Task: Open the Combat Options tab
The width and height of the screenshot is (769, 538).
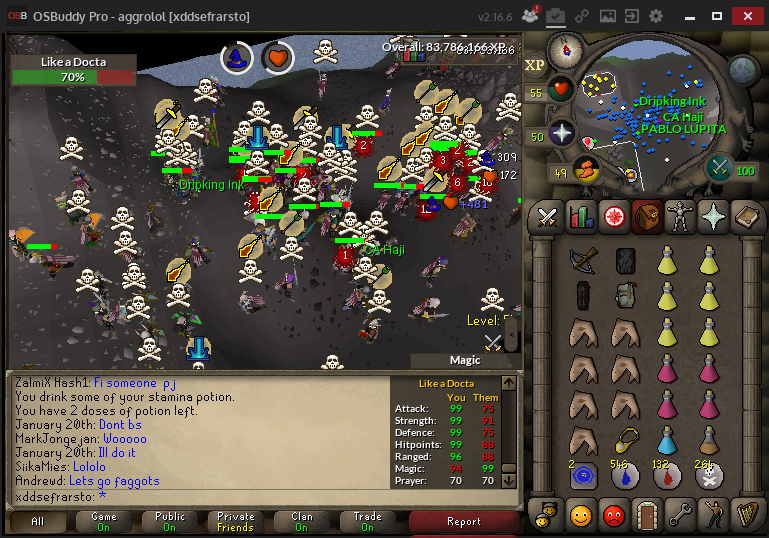Action: tap(548, 215)
